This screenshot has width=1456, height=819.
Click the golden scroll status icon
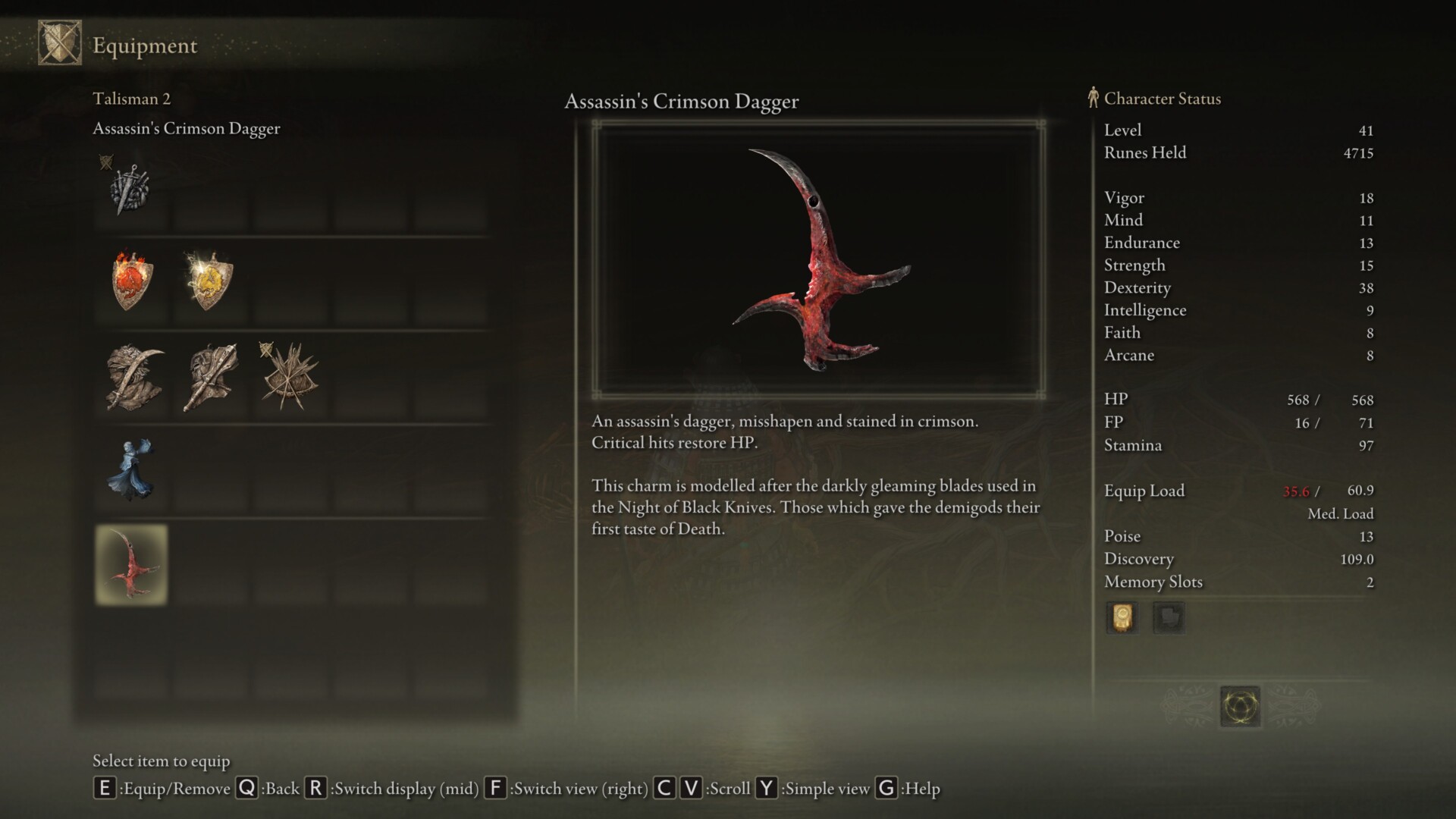click(x=1122, y=617)
